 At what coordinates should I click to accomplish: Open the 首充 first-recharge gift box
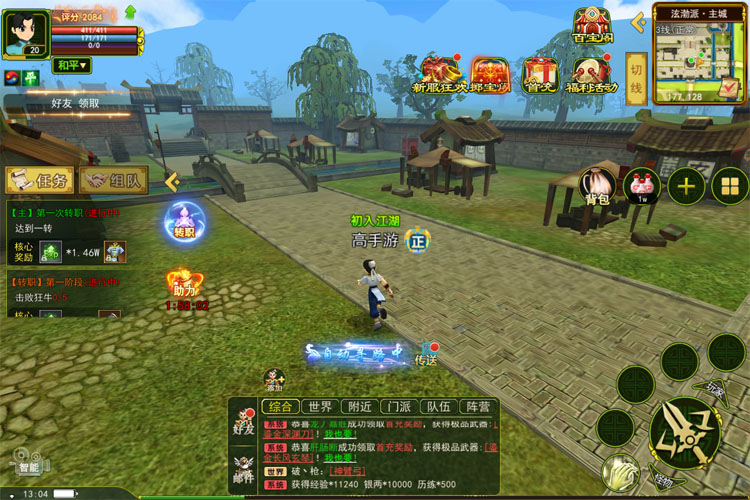click(x=540, y=73)
